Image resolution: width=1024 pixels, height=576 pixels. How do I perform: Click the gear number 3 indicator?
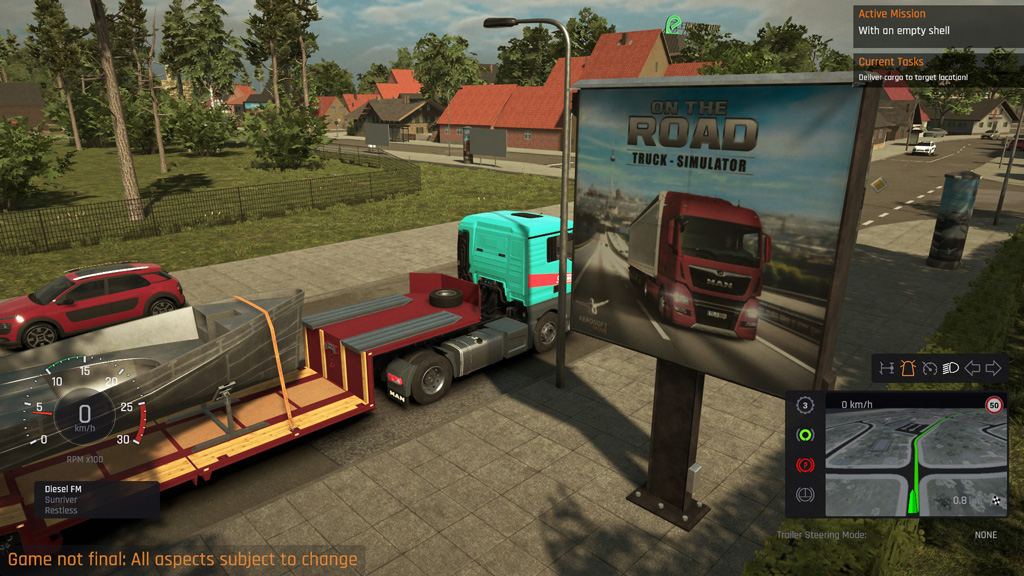pyautogui.click(x=803, y=405)
